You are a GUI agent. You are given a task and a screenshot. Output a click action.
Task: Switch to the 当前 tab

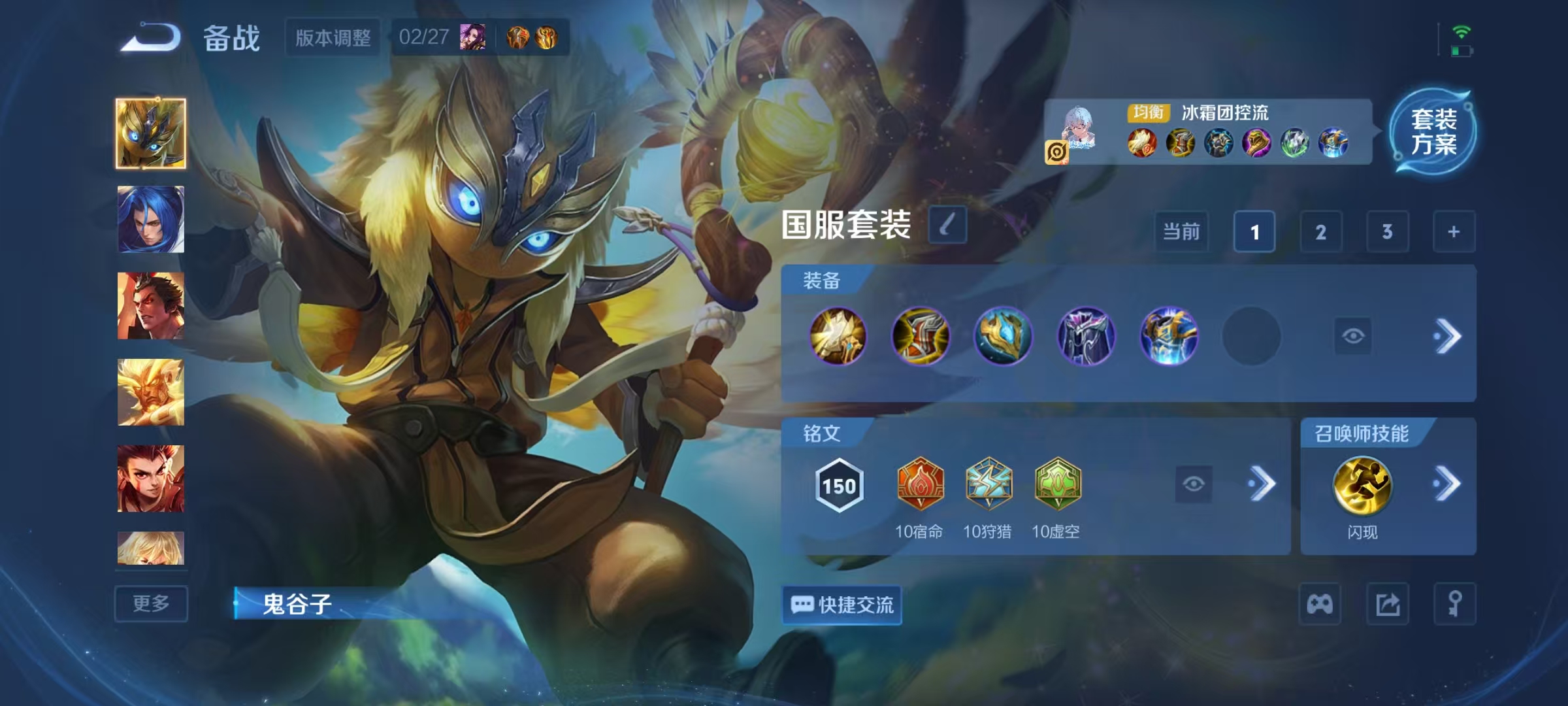click(x=1181, y=233)
